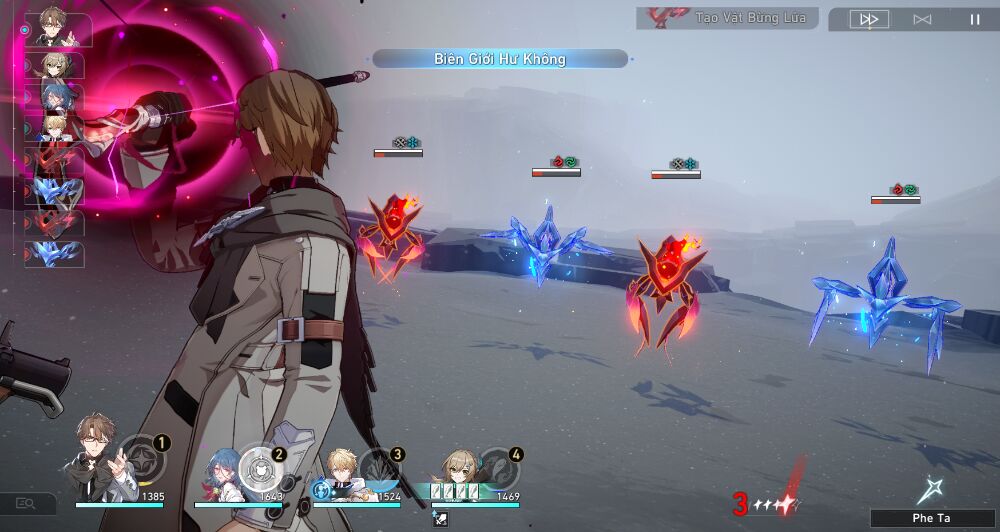Toggle the double-speed fast-forward button
Image resolution: width=1000 pixels, height=532 pixels.
[869, 19]
